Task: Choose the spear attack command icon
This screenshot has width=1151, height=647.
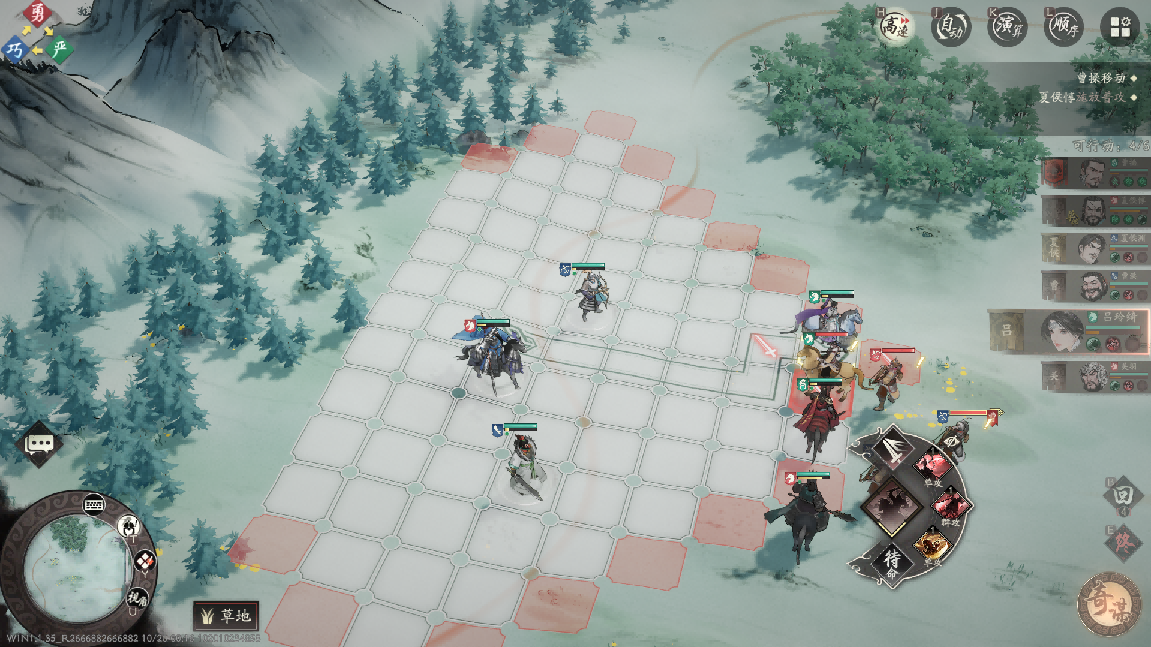Action: pyautogui.click(x=889, y=451)
